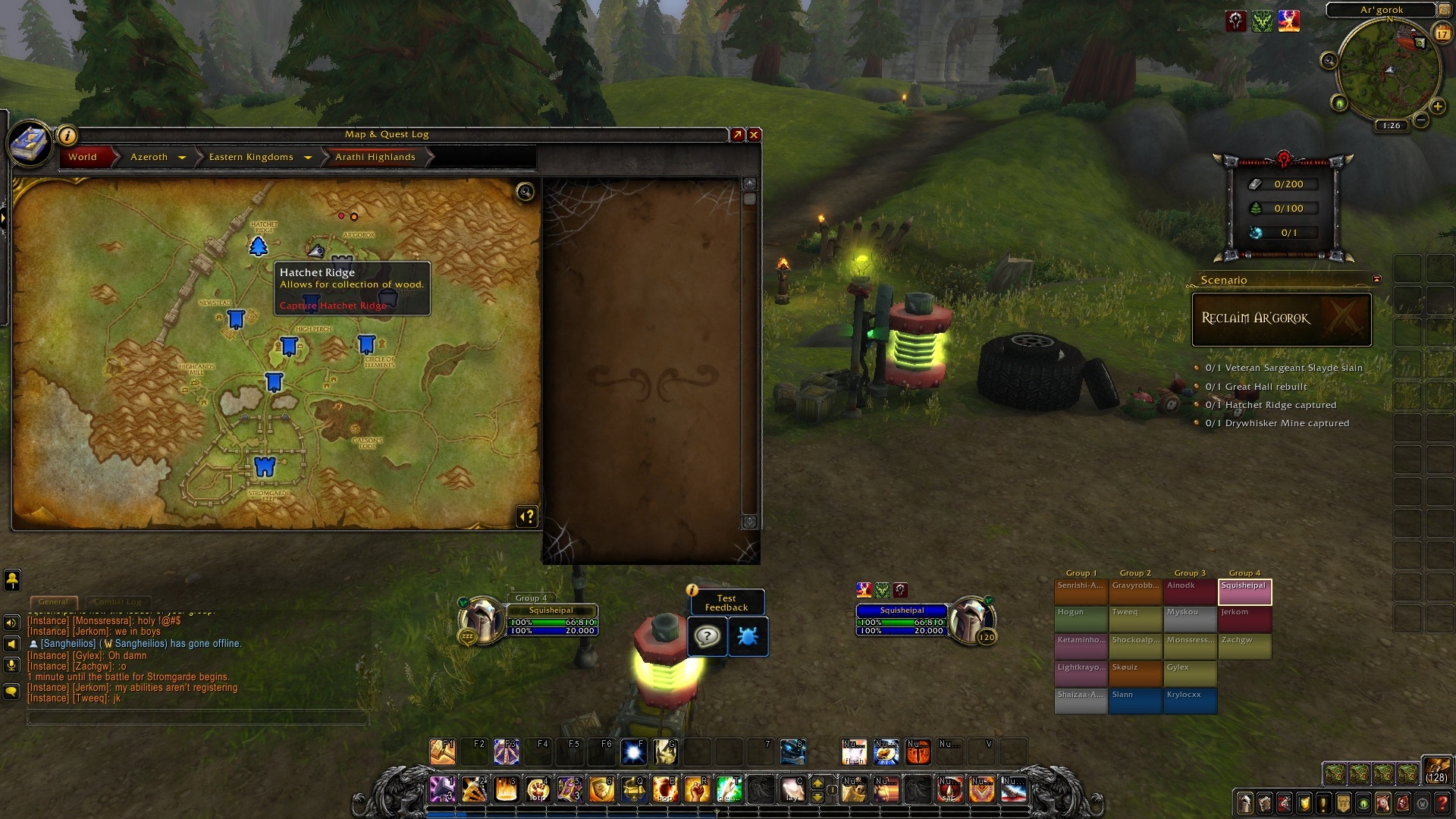
Task: Expand the Eastern Kingdoms dropdown
Action: coord(308,157)
